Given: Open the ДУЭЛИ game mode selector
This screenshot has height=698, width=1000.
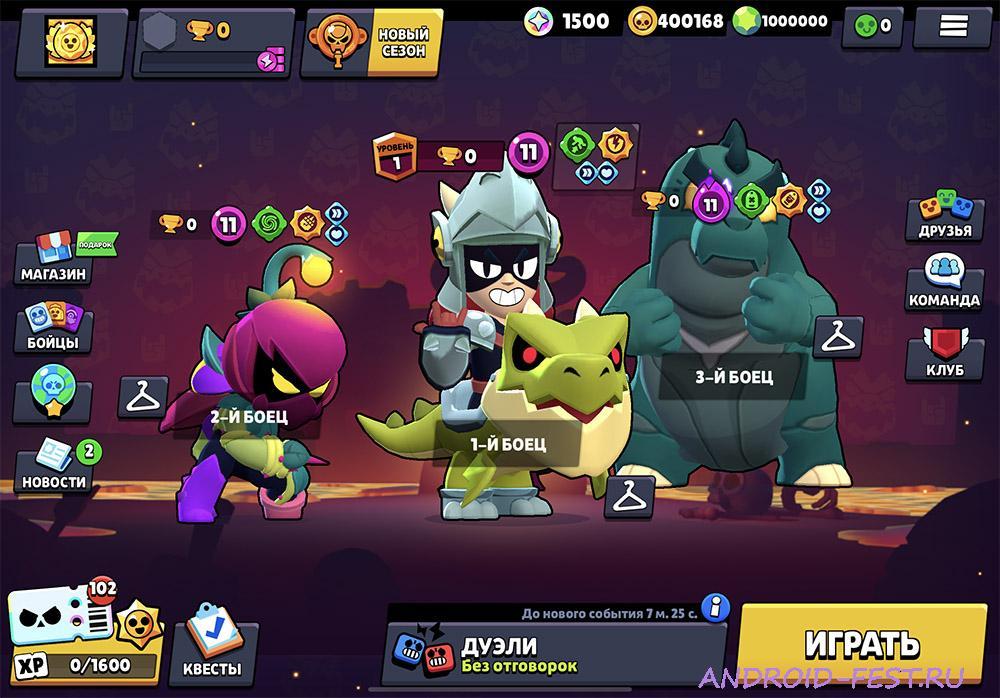Looking at the screenshot, I should (x=557, y=654).
